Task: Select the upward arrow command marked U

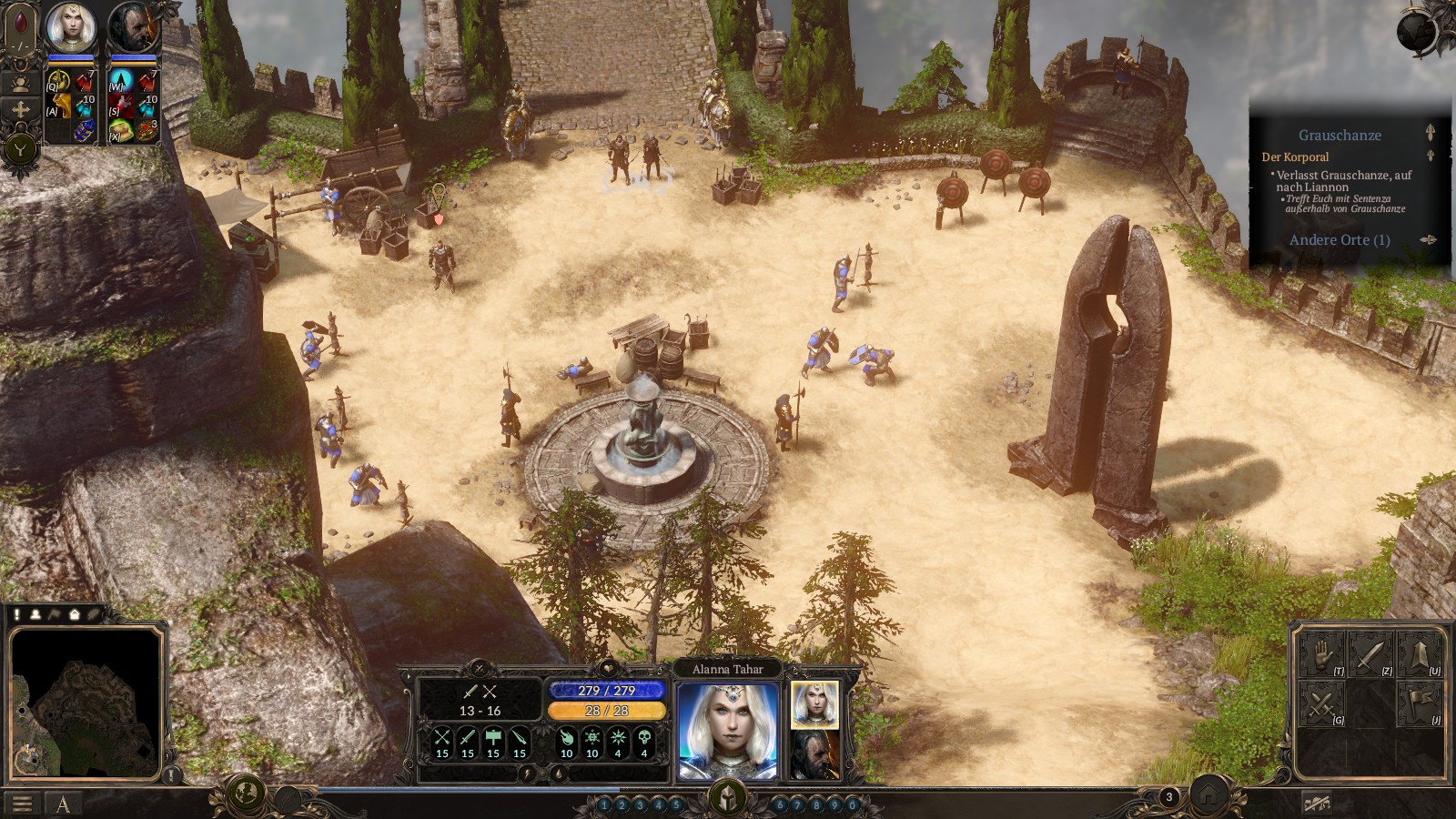Action: pyautogui.click(x=1420, y=654)
